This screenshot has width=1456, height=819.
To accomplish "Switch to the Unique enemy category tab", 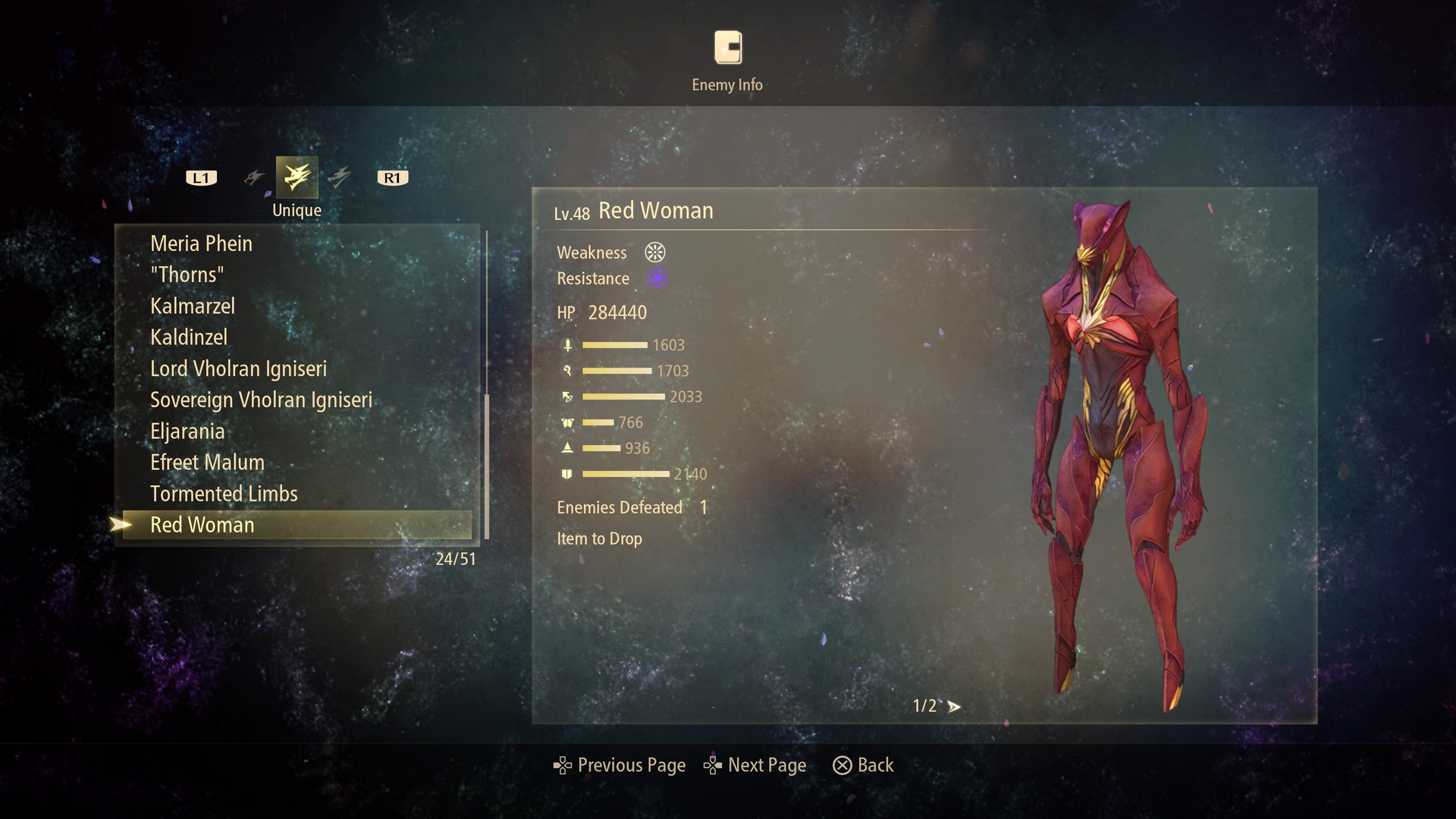I will [297, 177].
